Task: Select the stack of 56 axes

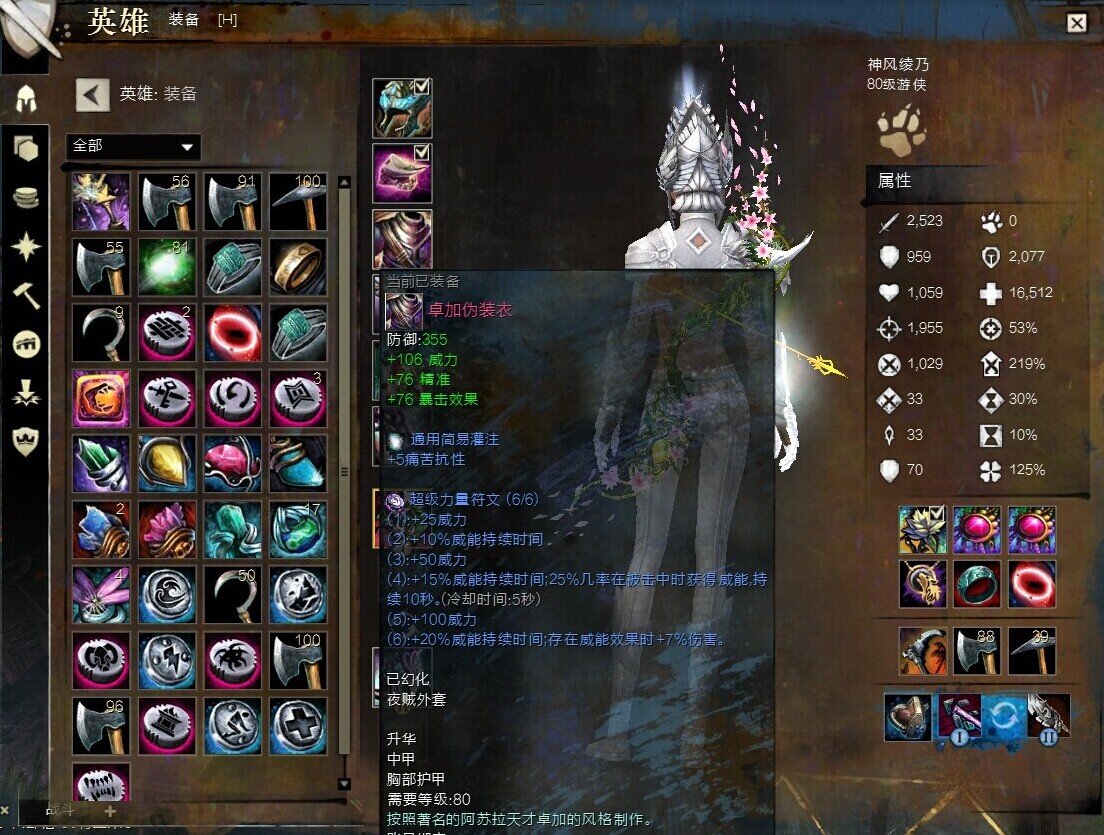Action: pyautogui.click(x=166, y=202)
